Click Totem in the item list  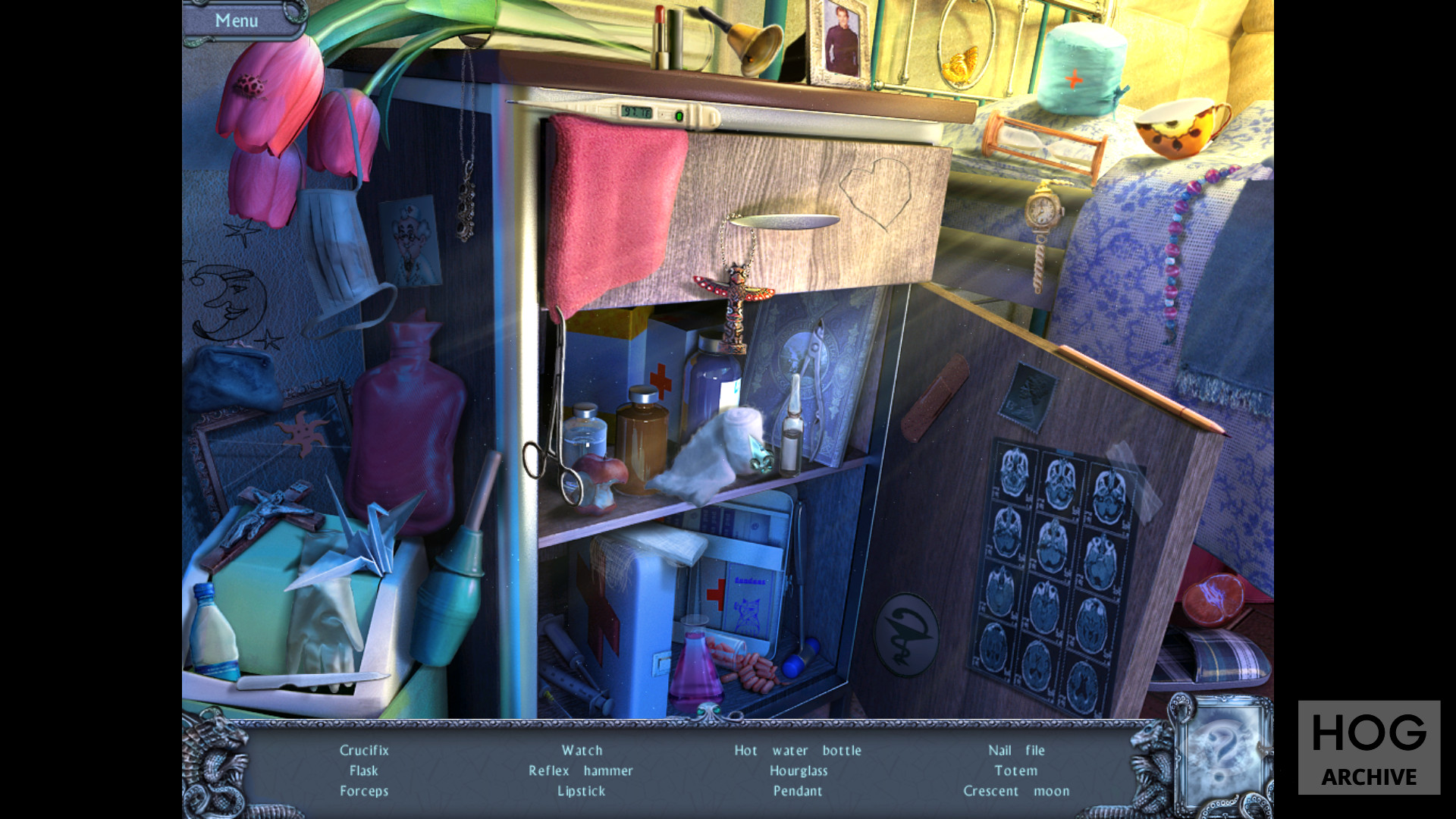1016,770
